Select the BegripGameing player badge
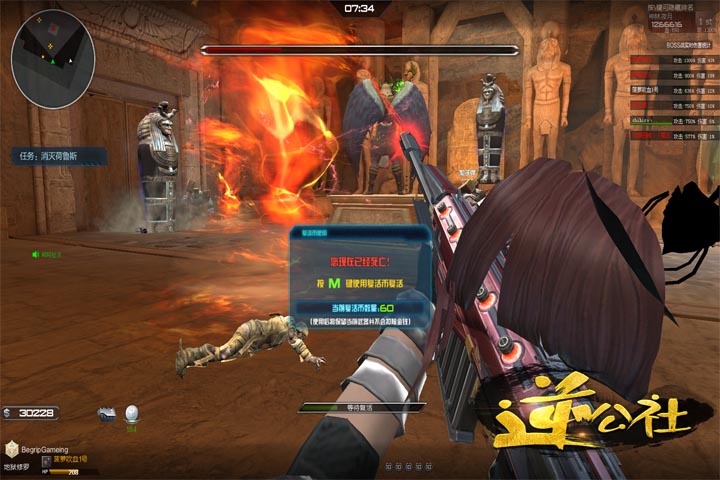720x480 pixels. coord(40,451)
